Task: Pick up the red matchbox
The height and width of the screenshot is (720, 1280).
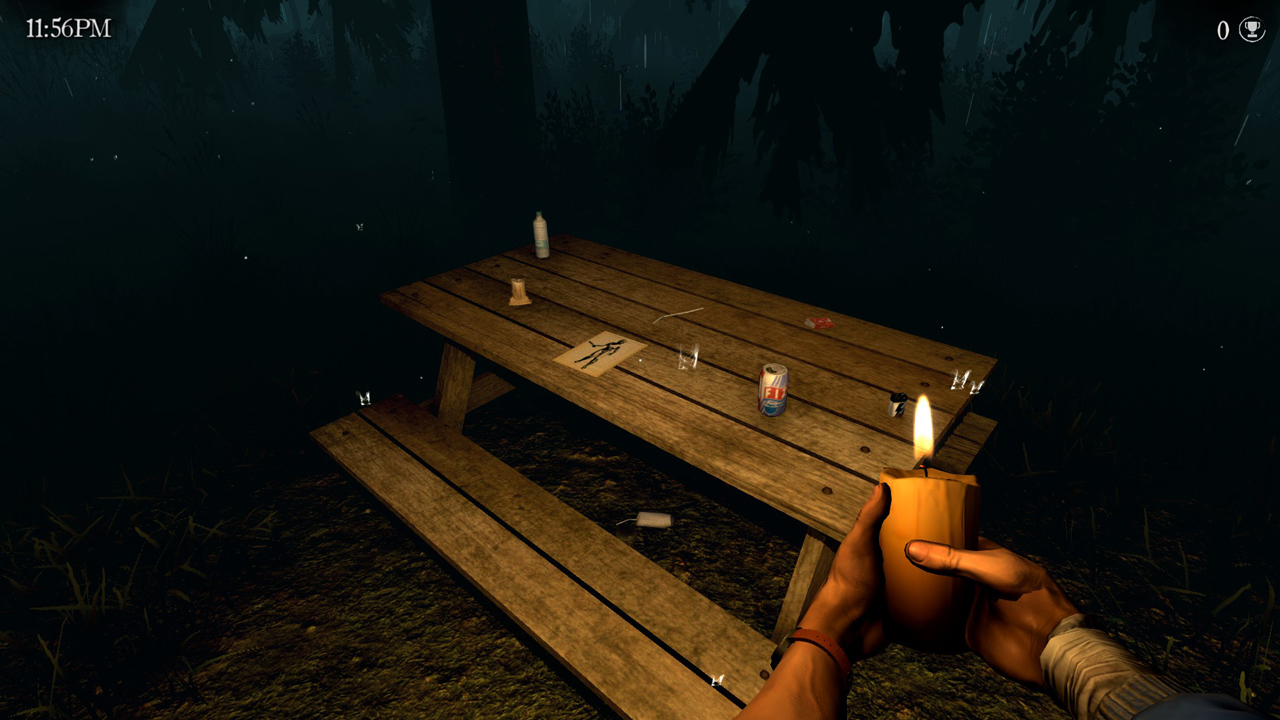Action: (820, 322)
